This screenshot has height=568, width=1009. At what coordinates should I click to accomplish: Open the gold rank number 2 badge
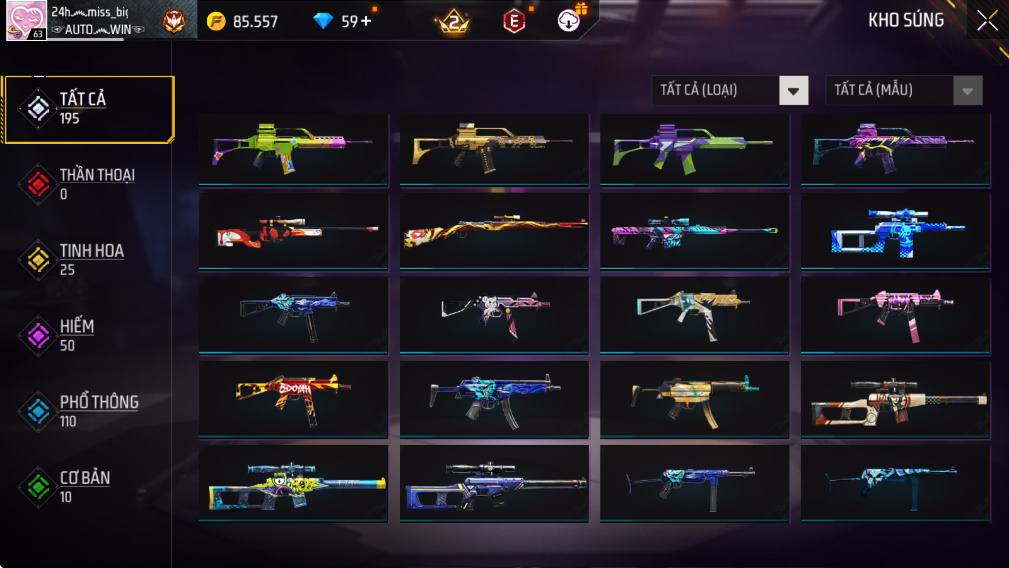(452, 21)
